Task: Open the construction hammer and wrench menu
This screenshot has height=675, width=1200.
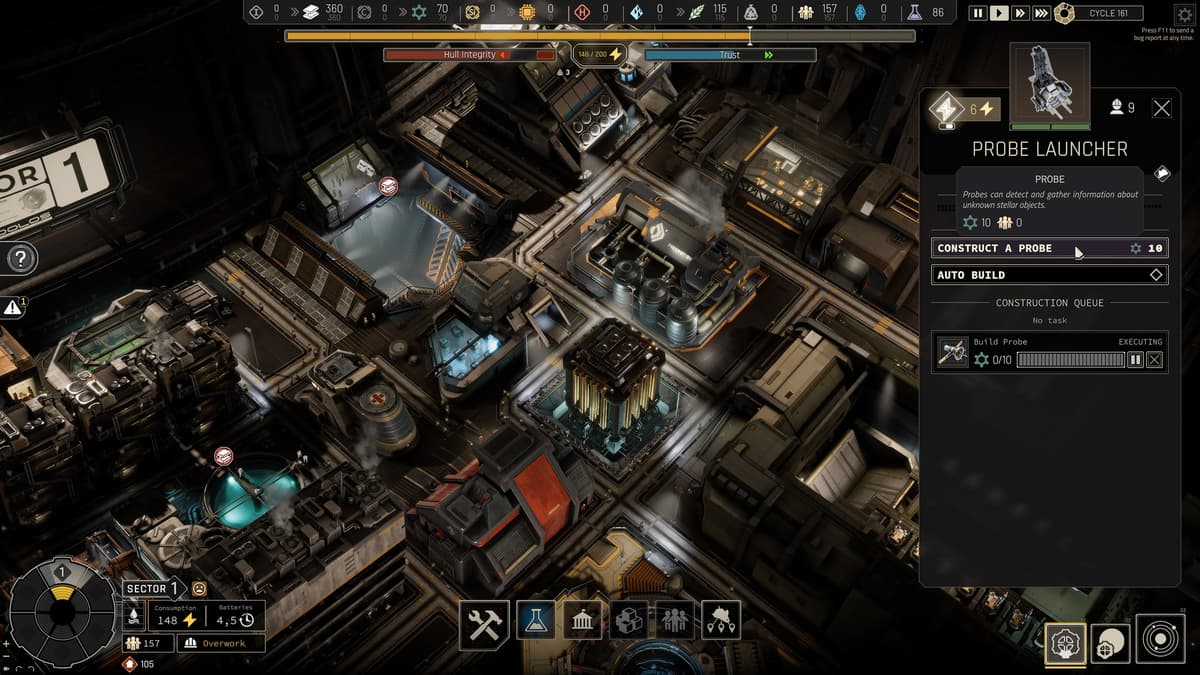Action: [x=485, y=621]
